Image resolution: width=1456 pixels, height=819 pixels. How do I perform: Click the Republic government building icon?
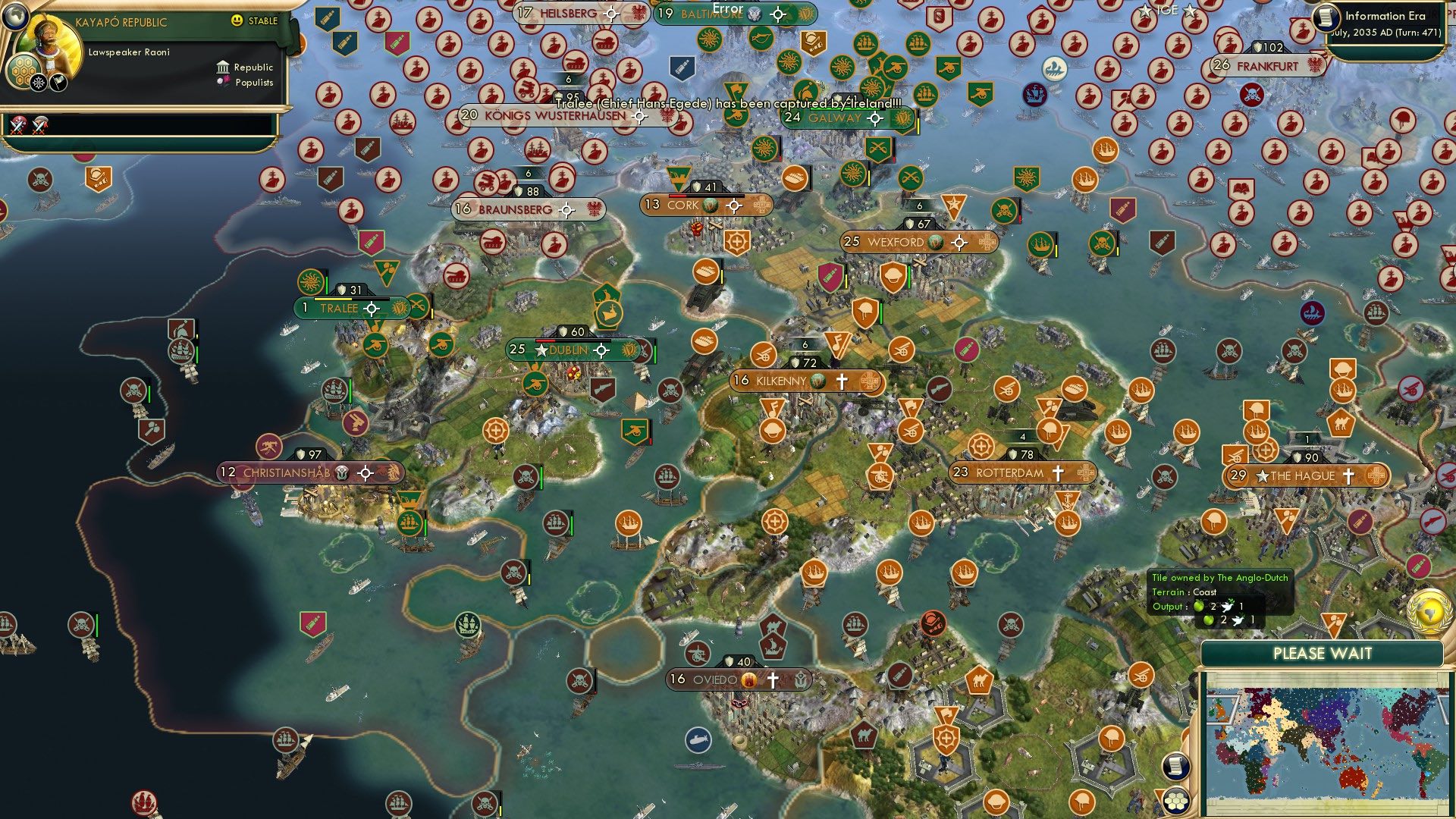pos(222,67)
